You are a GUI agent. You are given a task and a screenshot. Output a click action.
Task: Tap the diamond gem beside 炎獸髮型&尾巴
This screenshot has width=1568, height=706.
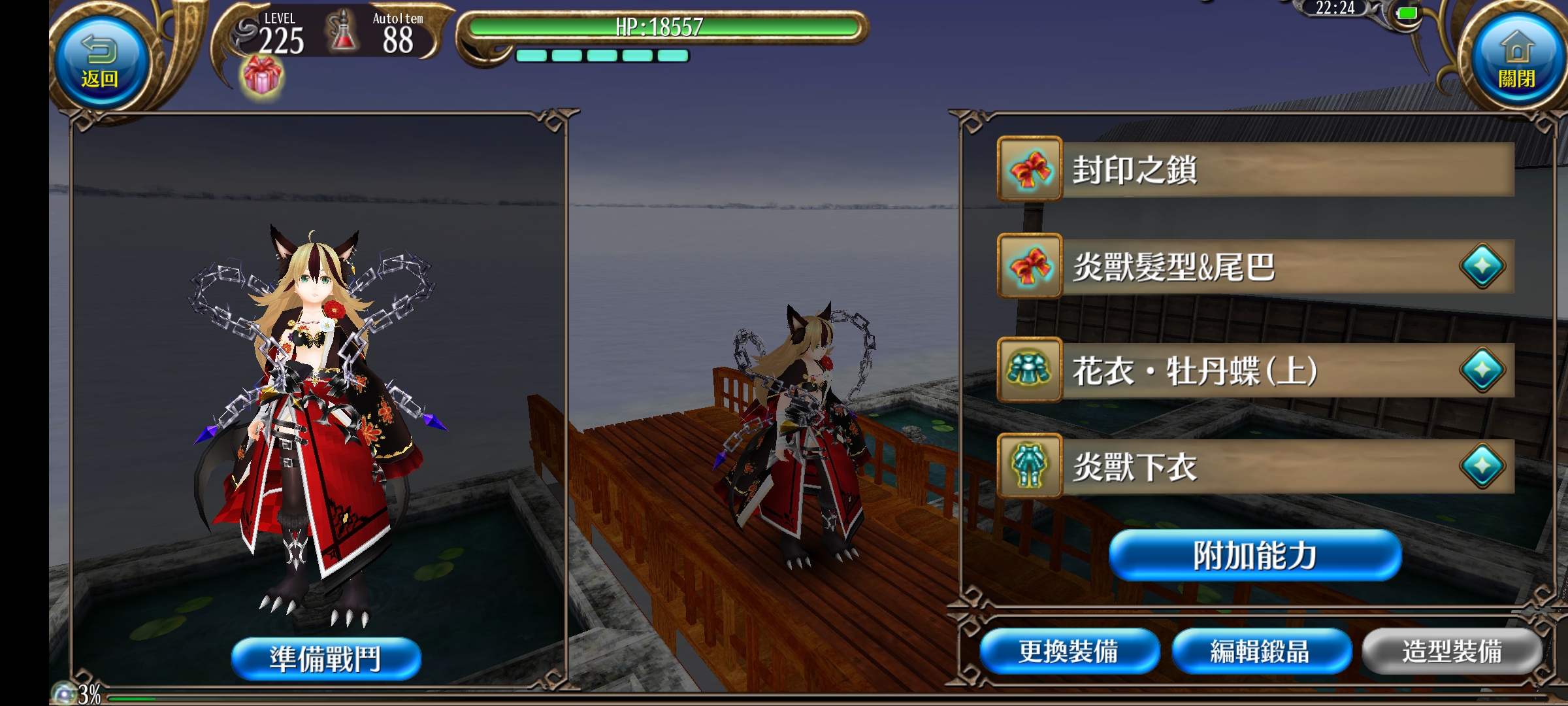1482,267
